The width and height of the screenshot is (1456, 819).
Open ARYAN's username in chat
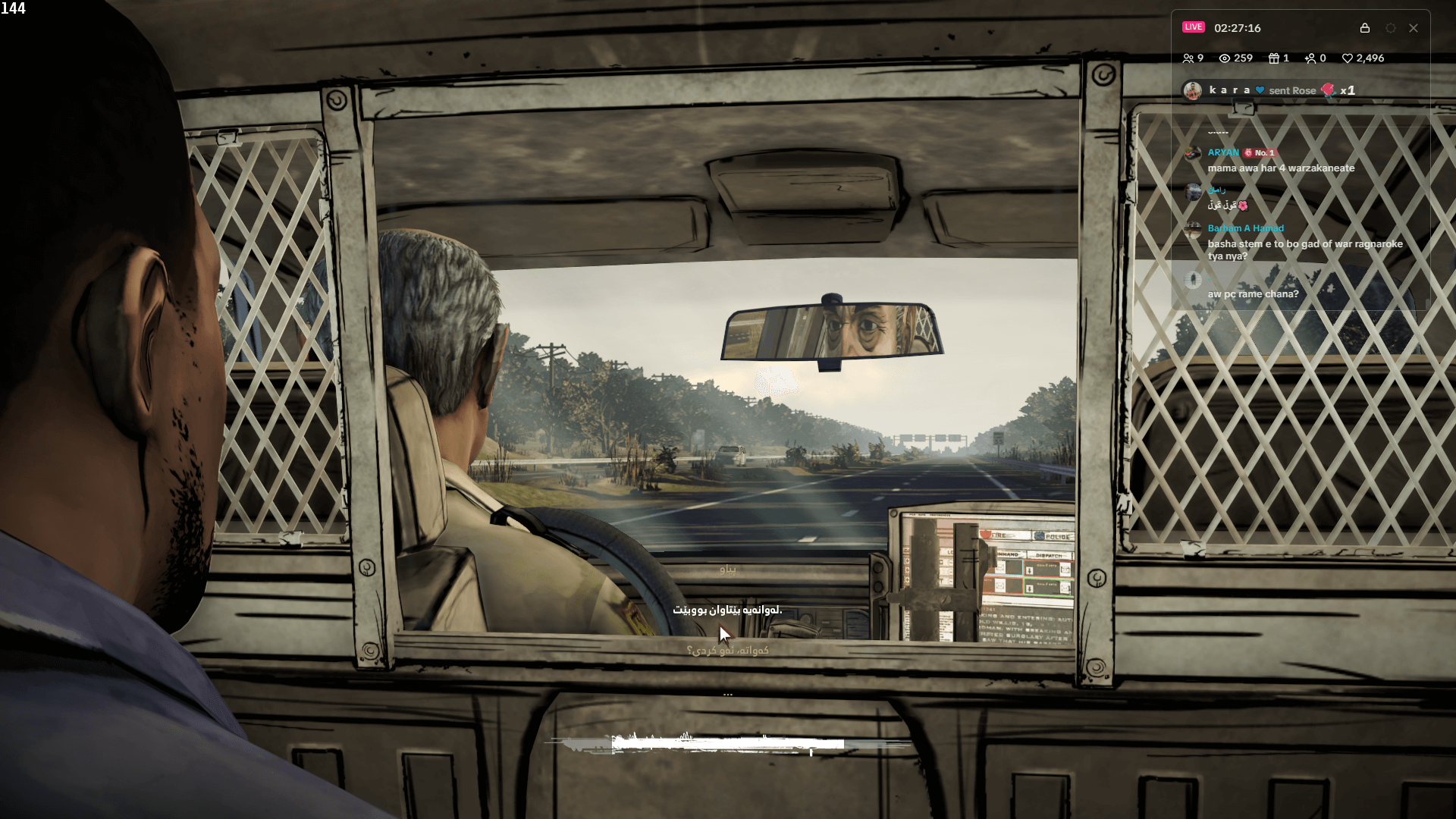tap(1223, 152)
